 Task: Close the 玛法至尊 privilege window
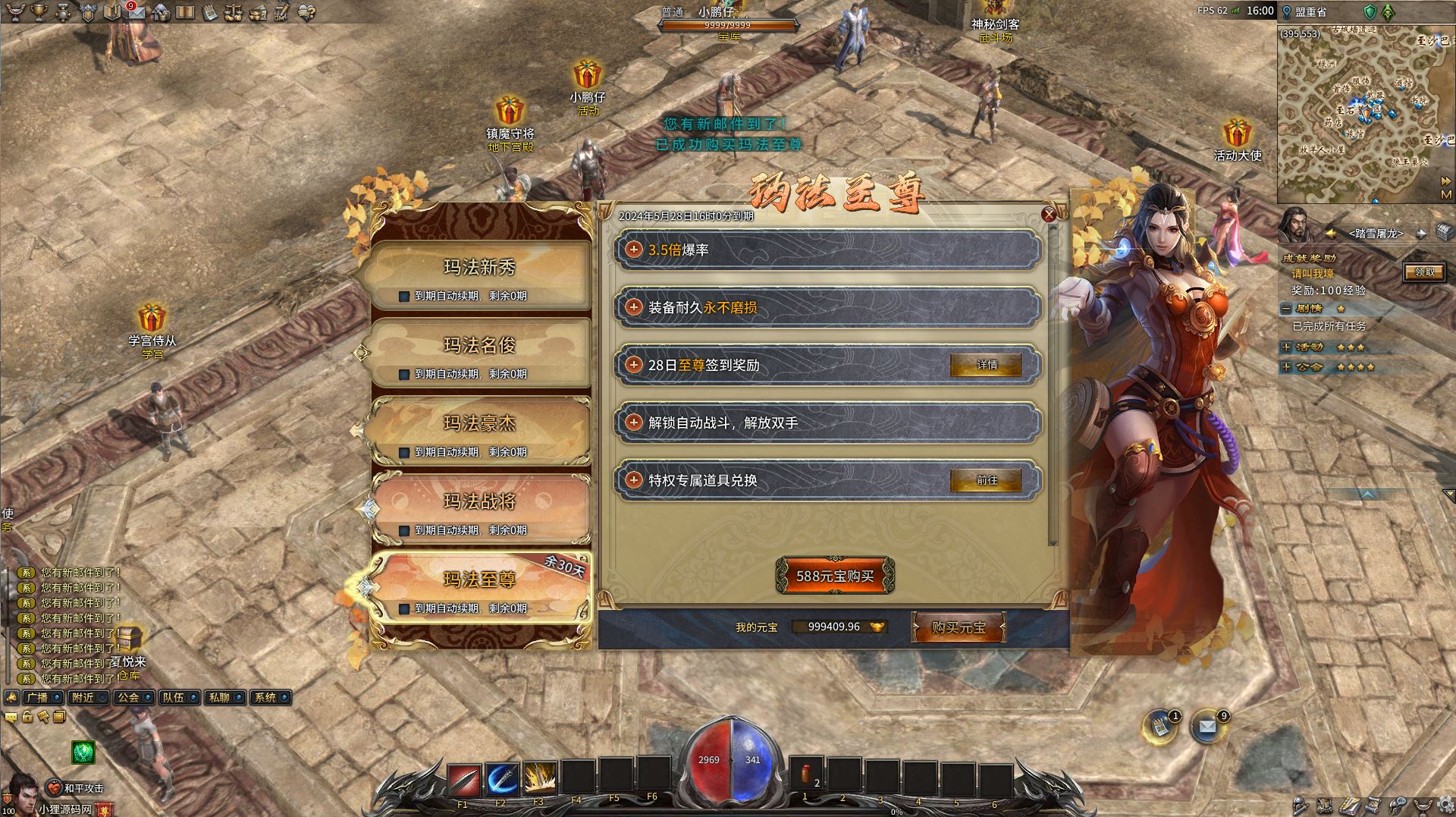(x=1049, y=215)
